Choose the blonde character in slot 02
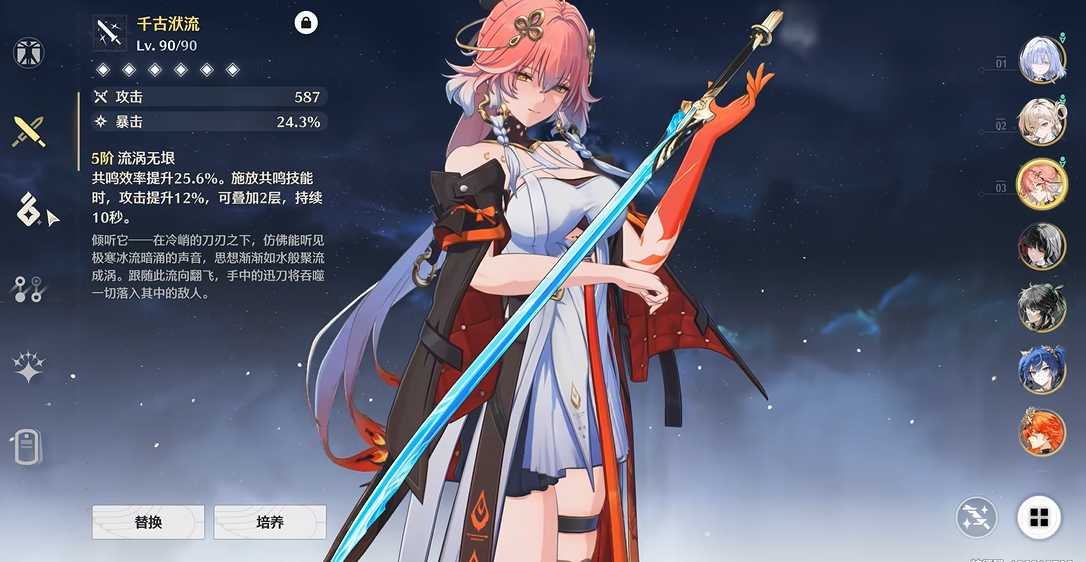1086x562 pixels. pyautogui.click(x=1042, y=122)
